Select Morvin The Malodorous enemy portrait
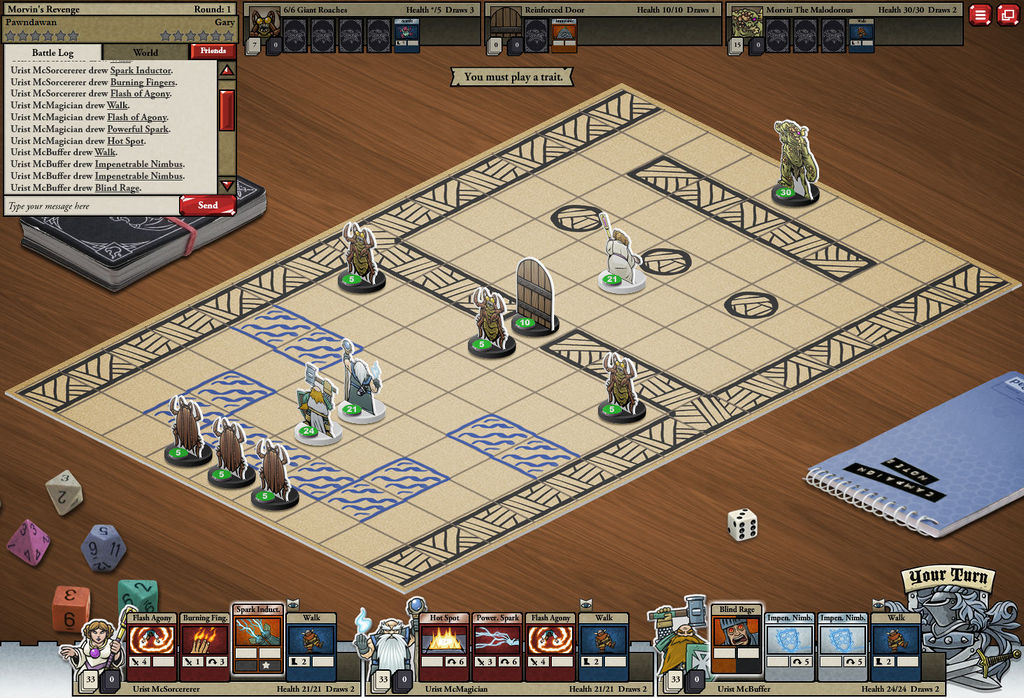Screen dimensions: 1024x698 [746, 22]
